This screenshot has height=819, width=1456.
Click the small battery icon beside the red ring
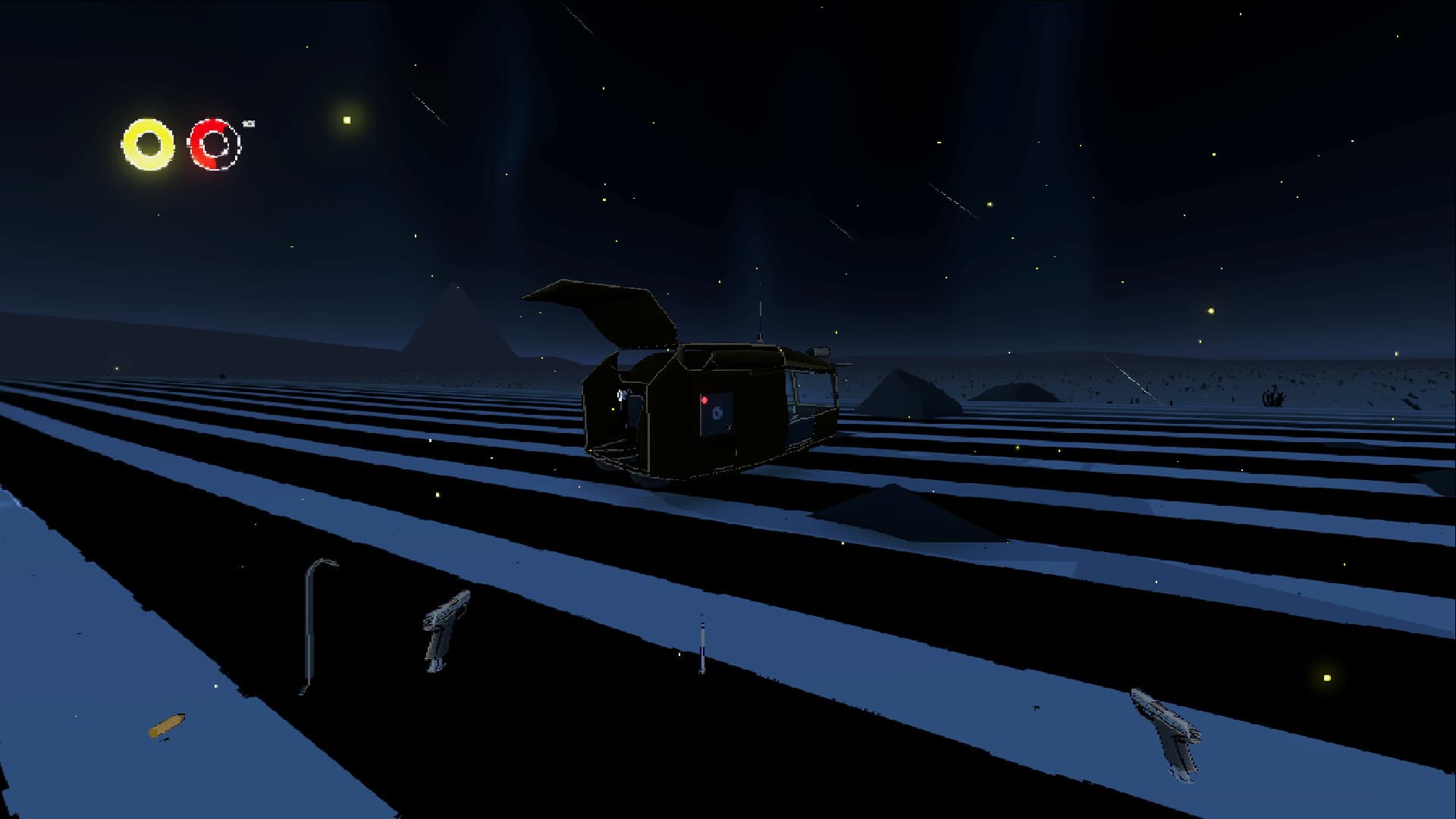[247, 123]
